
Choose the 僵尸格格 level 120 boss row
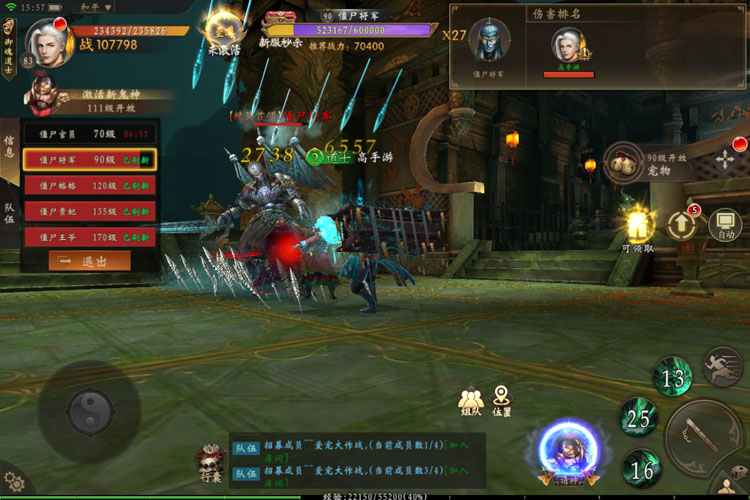90,186
